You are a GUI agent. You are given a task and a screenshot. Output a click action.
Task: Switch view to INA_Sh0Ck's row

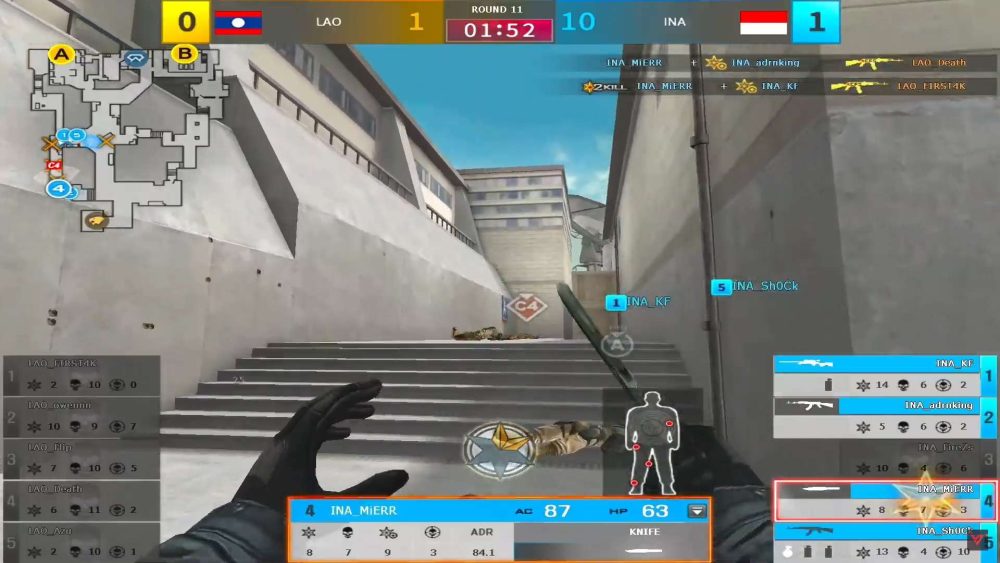[x=878, y=541]
